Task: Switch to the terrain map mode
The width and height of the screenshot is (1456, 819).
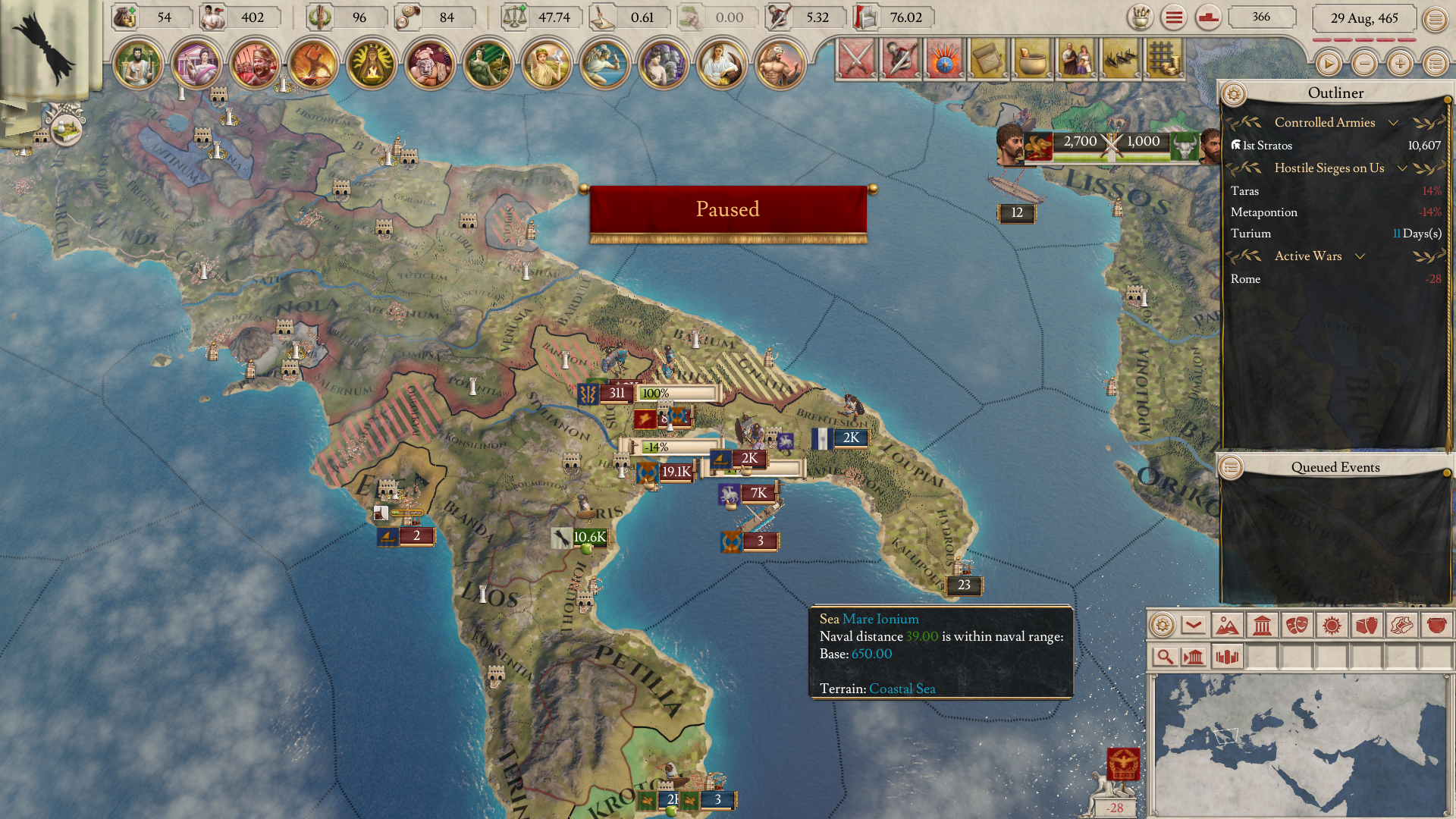Action: click(x=1227, y=626)
